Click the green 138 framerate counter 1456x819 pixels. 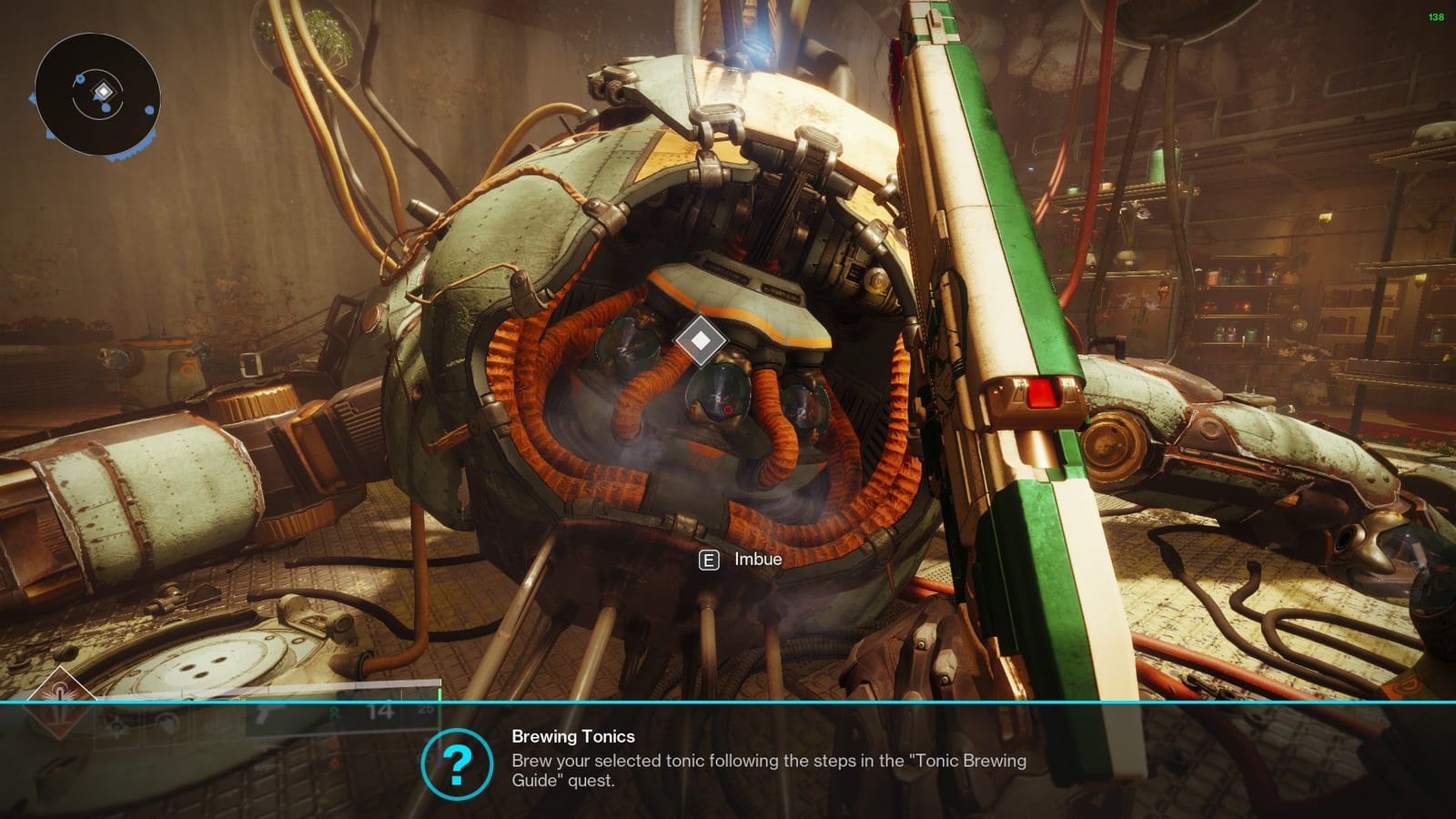tap(1435, 15)
